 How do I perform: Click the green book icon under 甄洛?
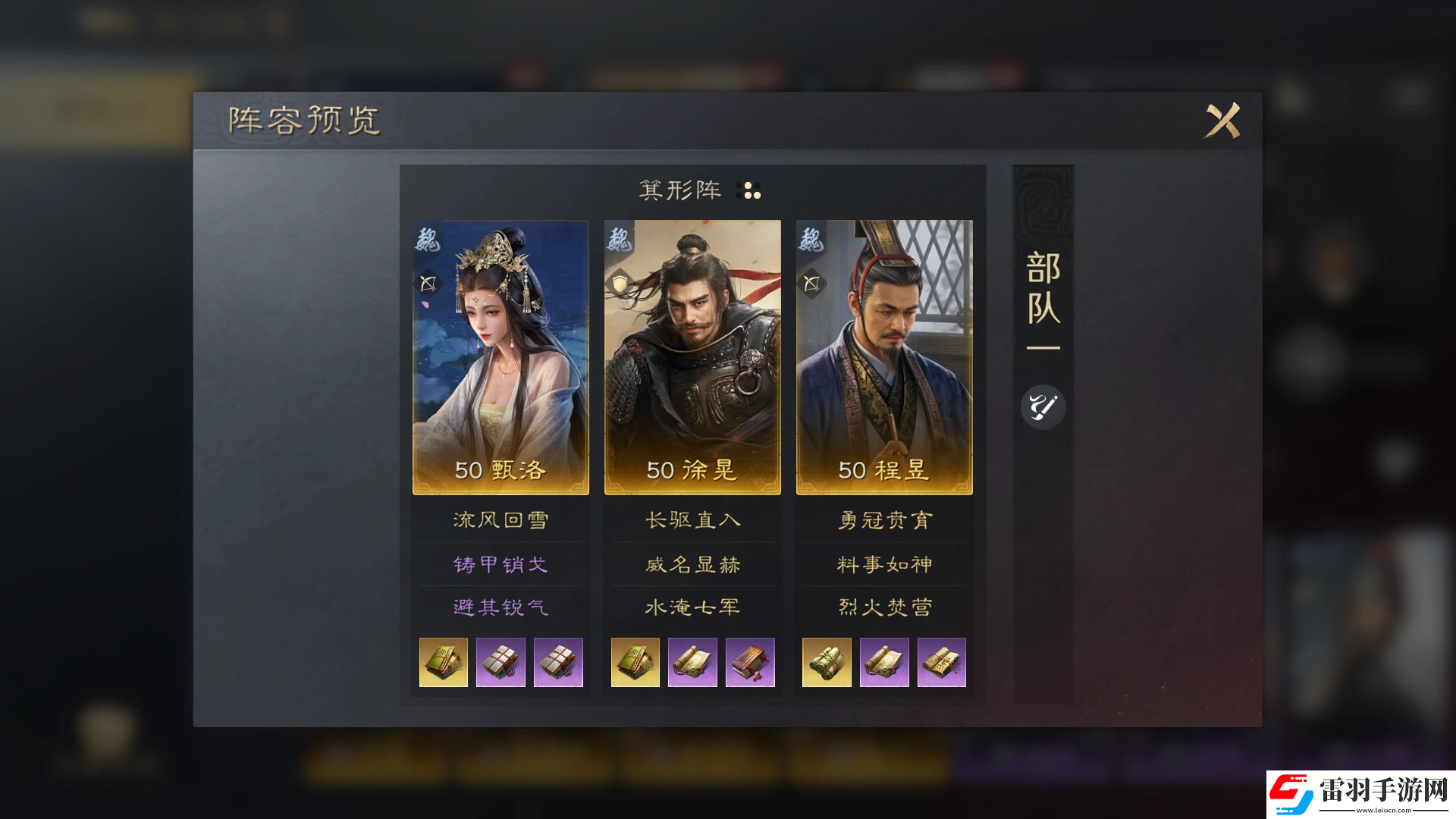(x=443, y=662)
